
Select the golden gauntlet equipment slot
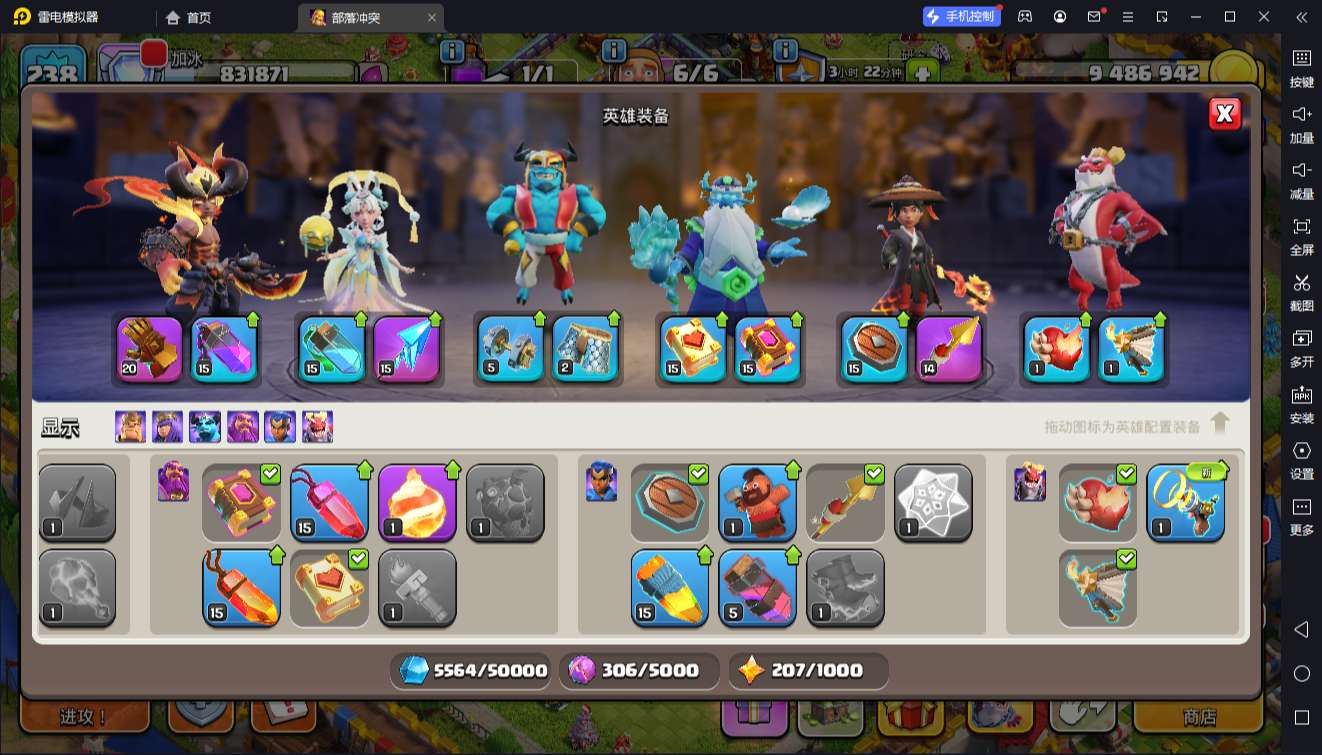pos(150,349)
